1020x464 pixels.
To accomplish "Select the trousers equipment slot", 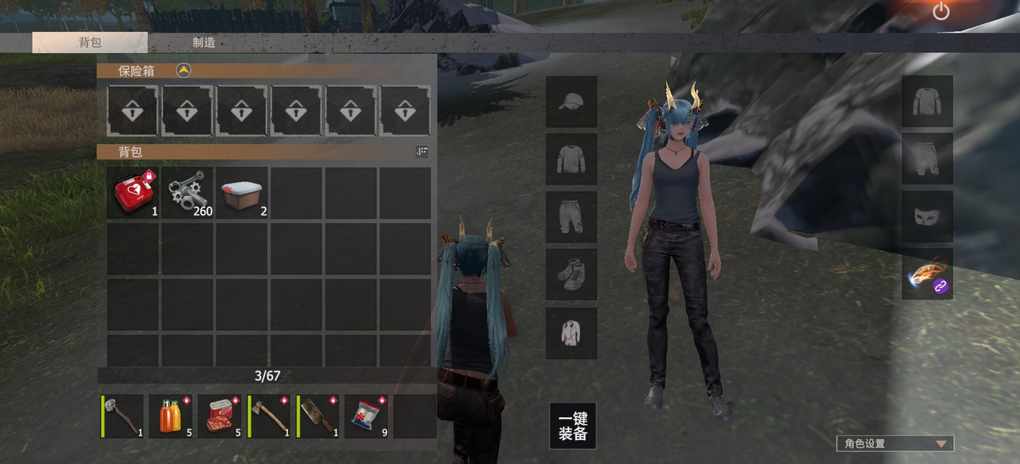I will click(x=571, y=217).
